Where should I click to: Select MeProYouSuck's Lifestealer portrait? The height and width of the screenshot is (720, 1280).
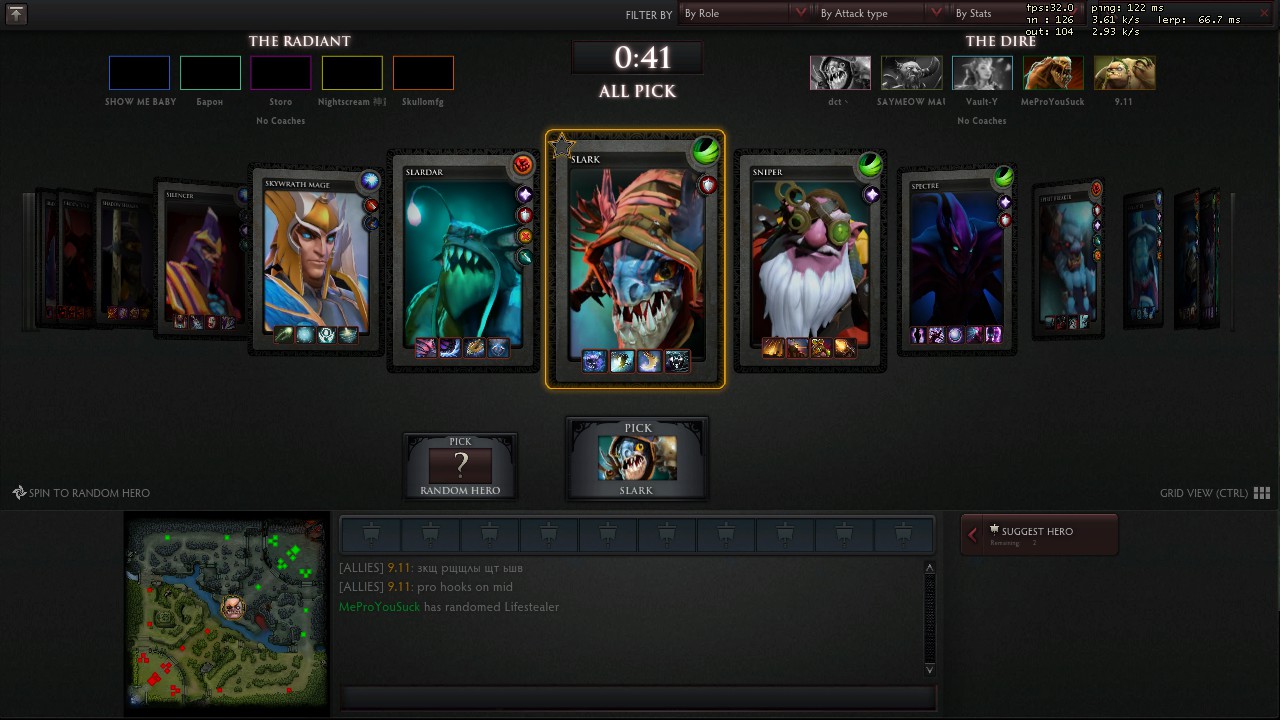click(x=1053, y=73)
